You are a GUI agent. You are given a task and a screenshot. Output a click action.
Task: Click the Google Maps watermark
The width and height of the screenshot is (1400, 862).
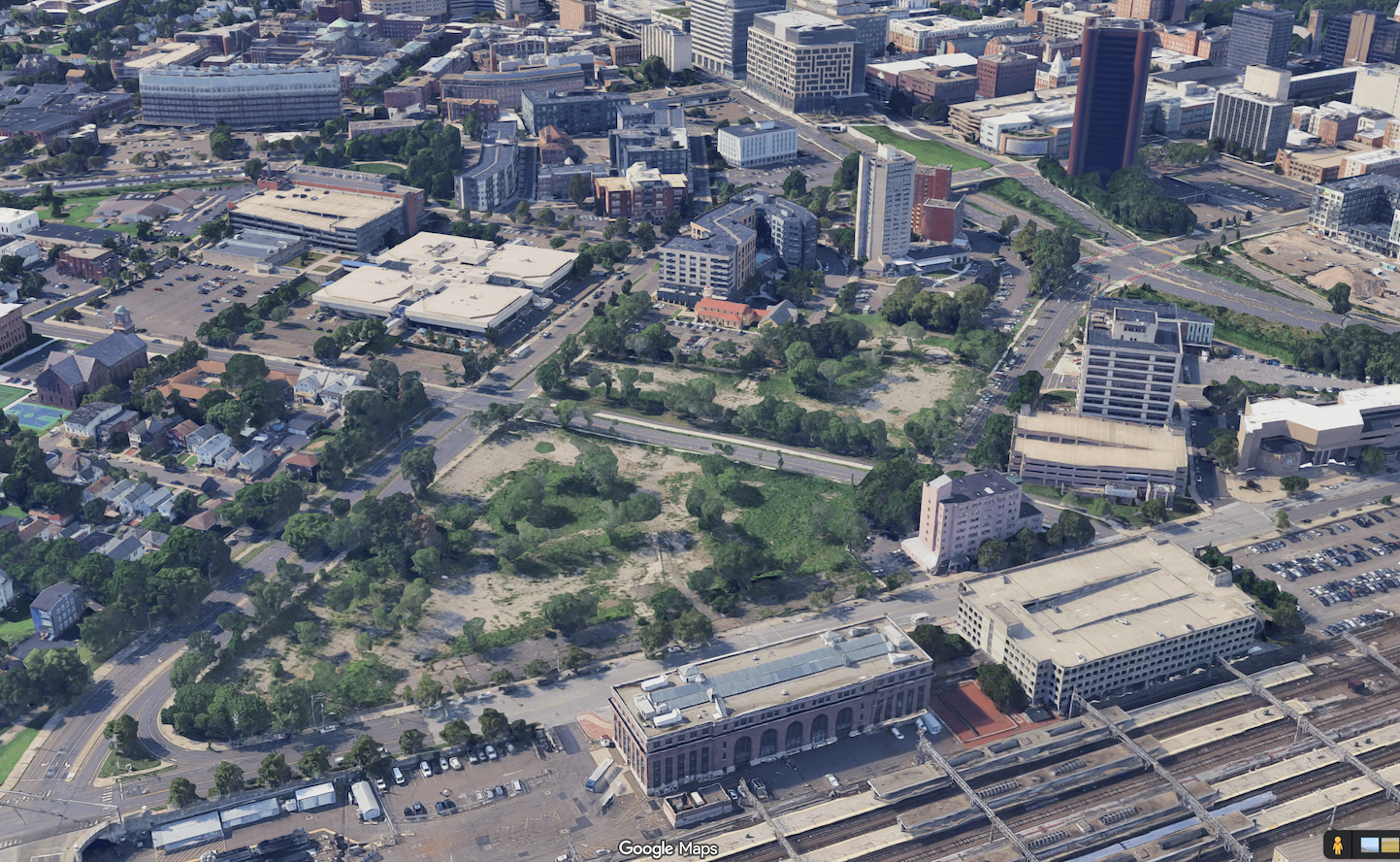[x=669, y=848]
